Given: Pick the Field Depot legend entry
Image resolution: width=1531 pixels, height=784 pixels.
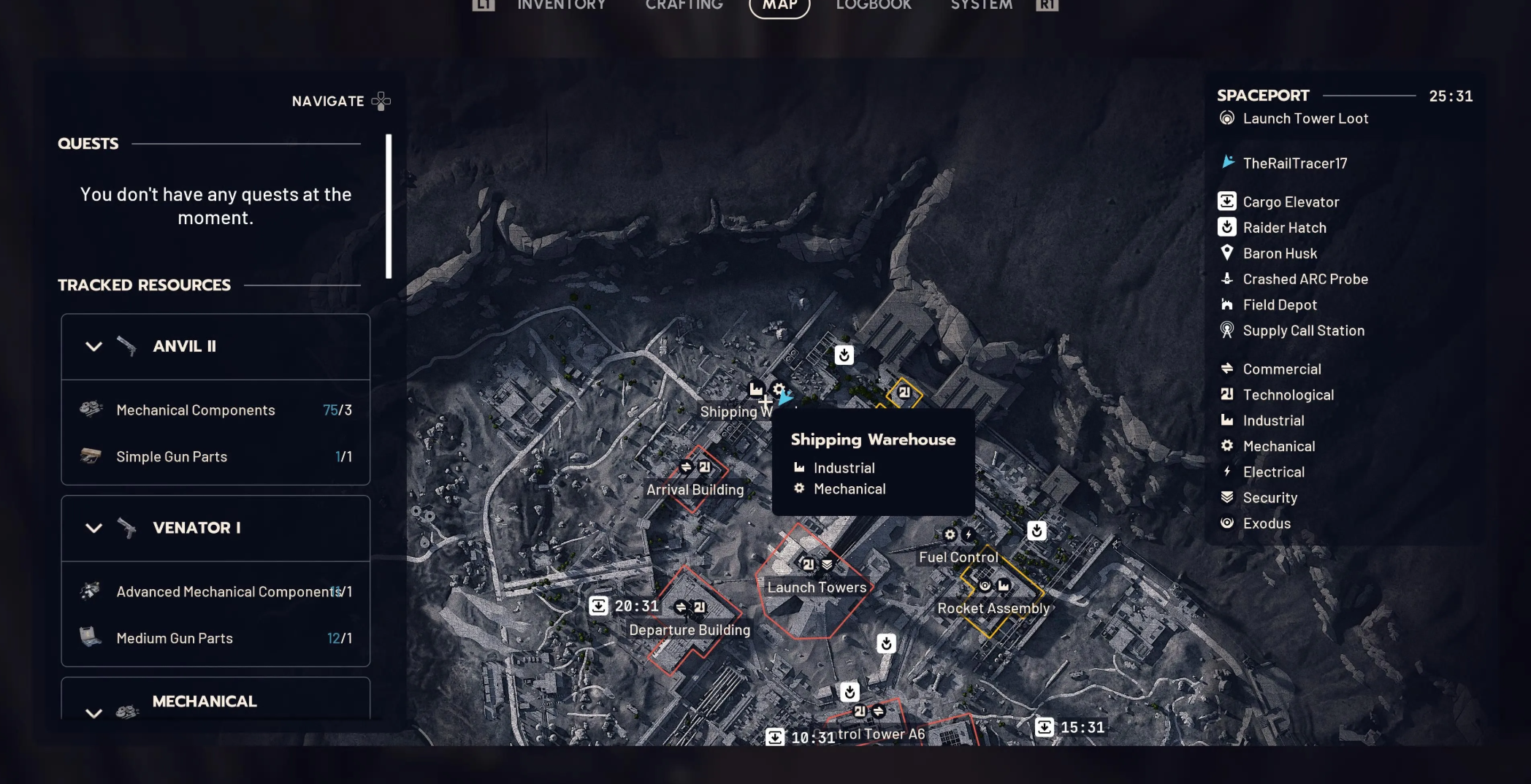Looking at the screenshot, I should click(x=1280, y=305).
